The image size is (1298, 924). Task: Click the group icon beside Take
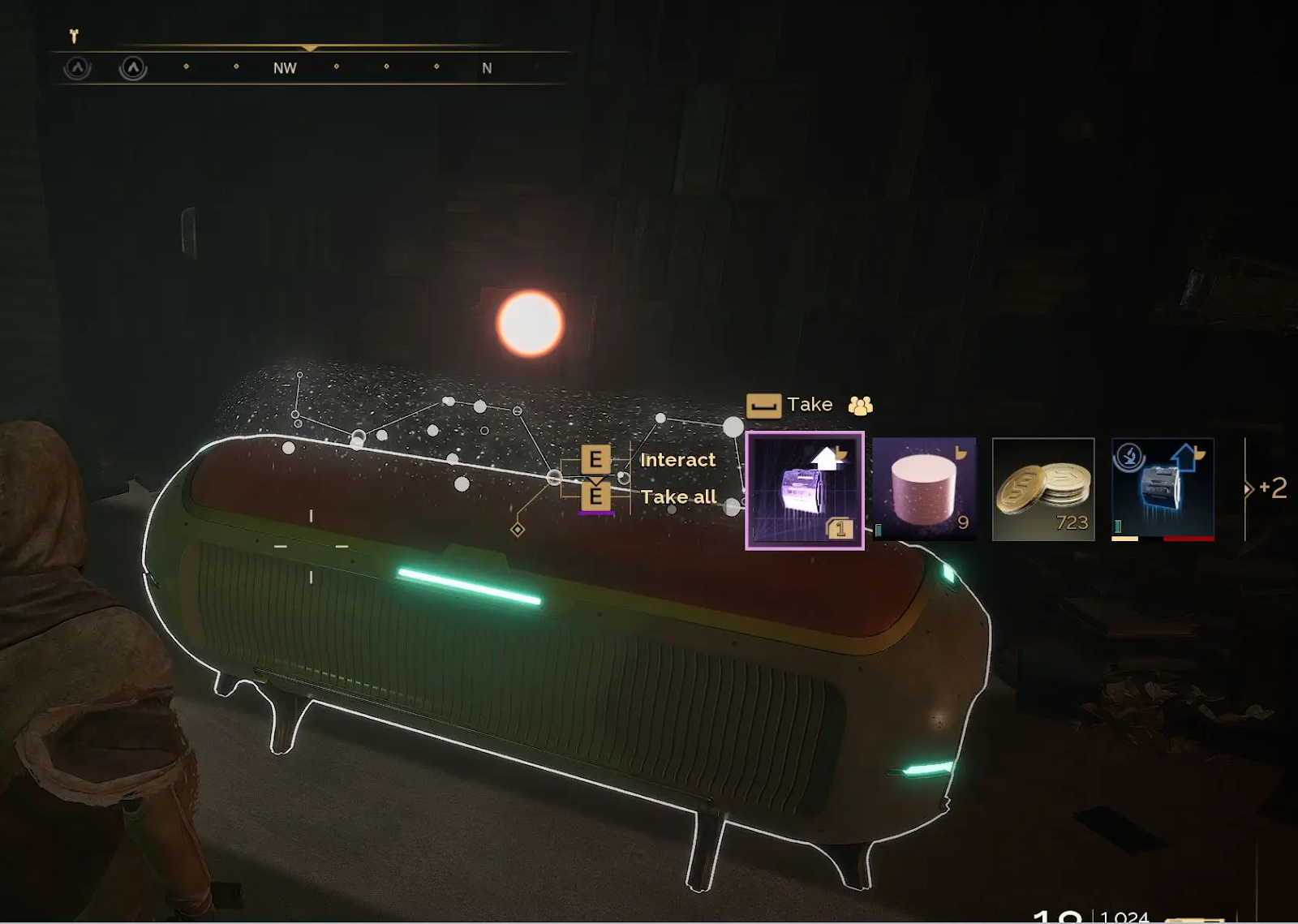tap(860, 405)
